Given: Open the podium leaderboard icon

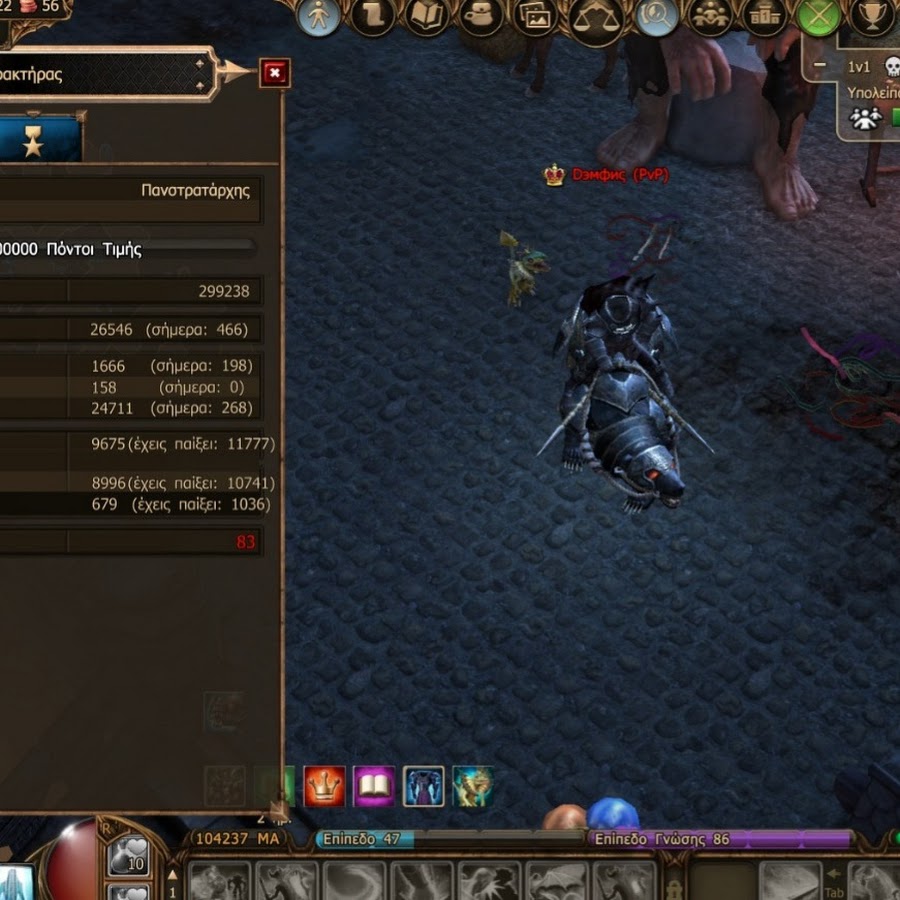Looking at the screenshot, I should [x=765, y=17].
